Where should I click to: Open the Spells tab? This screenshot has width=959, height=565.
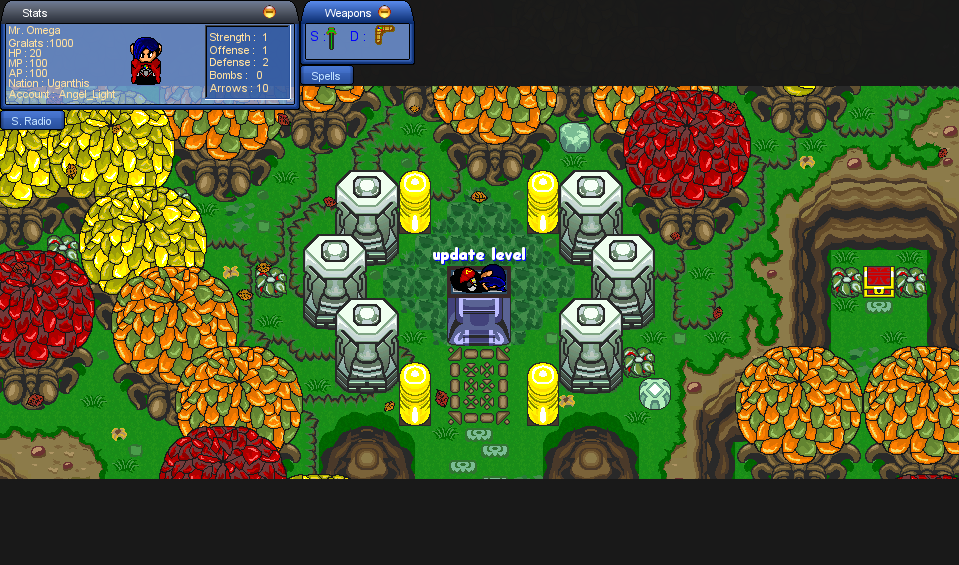(326, 76)
